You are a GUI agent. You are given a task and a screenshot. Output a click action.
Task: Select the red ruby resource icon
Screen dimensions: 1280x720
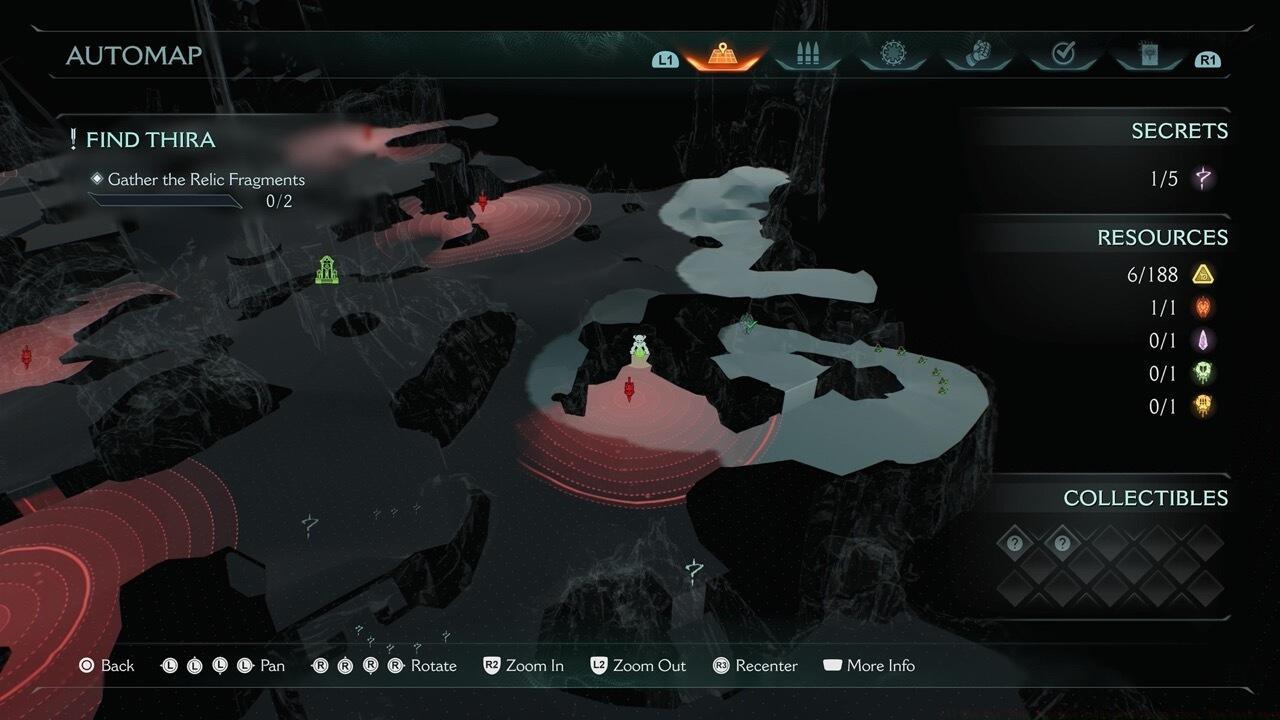click(x=1204, y=307)
